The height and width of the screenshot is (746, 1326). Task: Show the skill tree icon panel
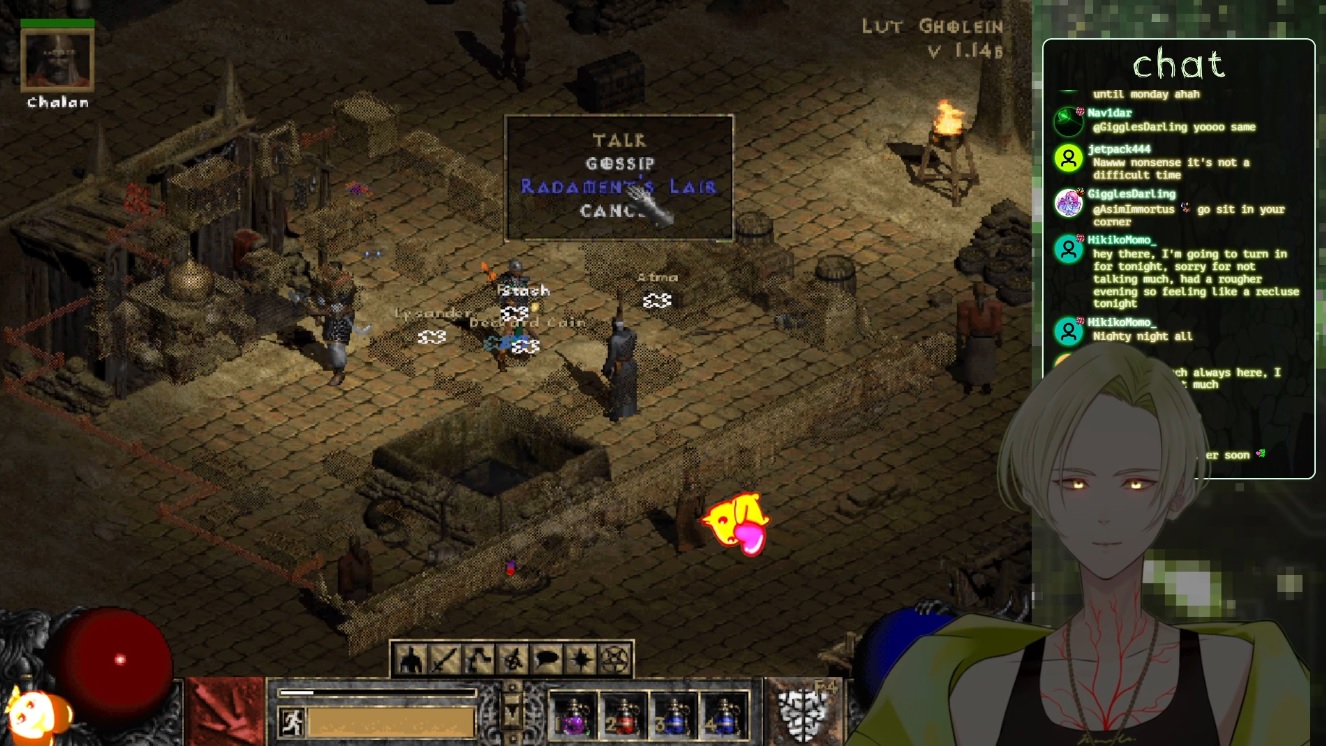pos(479,660)
